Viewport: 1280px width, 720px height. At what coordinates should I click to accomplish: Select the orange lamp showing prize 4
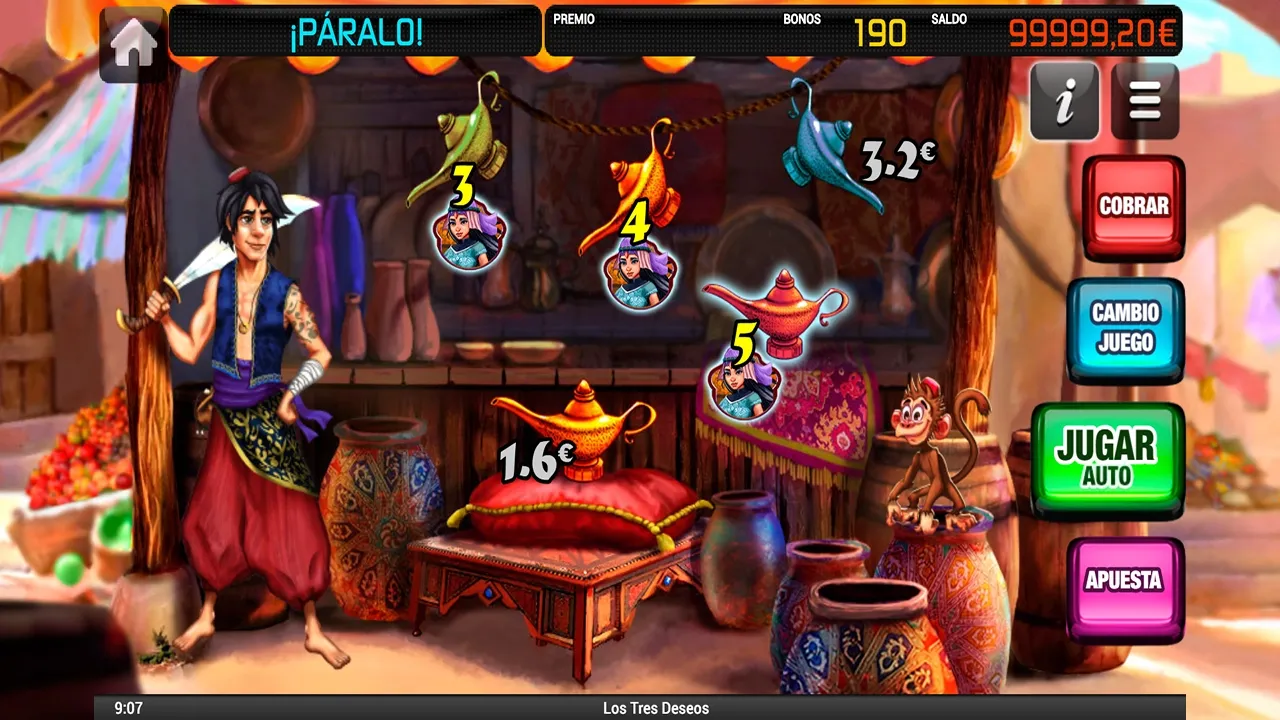(x=648, y=185)
